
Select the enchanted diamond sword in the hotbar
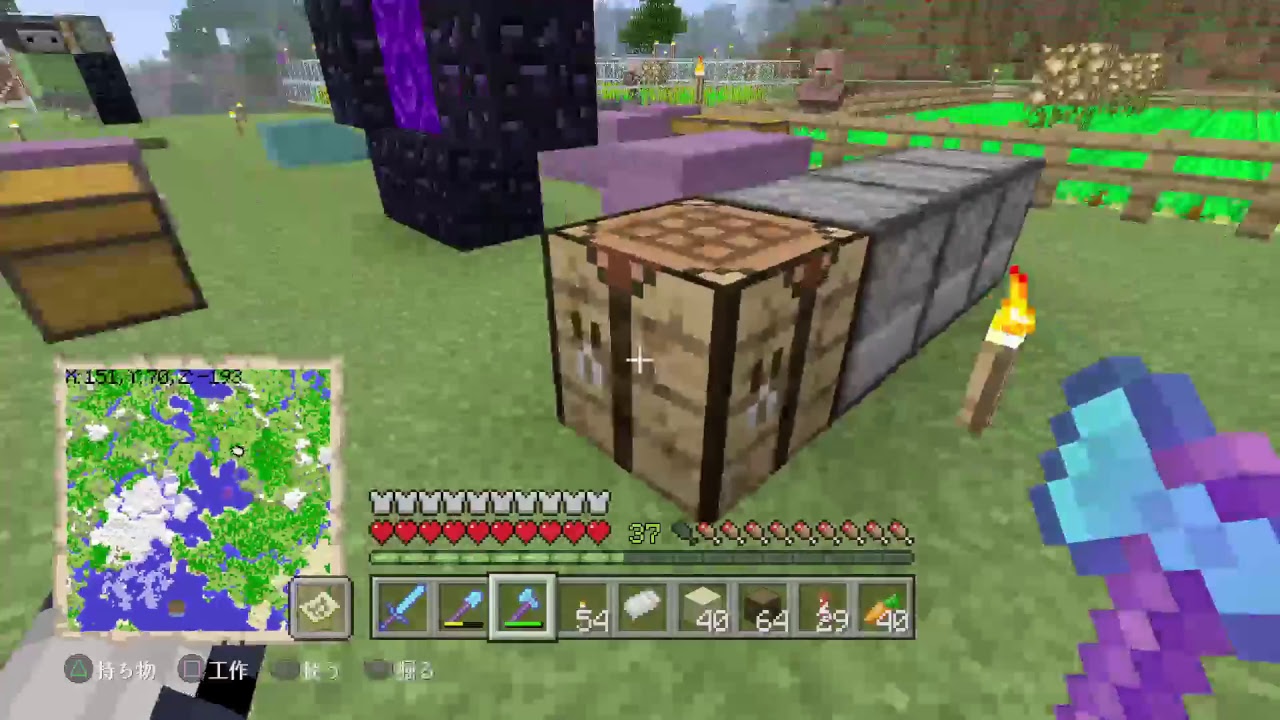click(402, 608)
